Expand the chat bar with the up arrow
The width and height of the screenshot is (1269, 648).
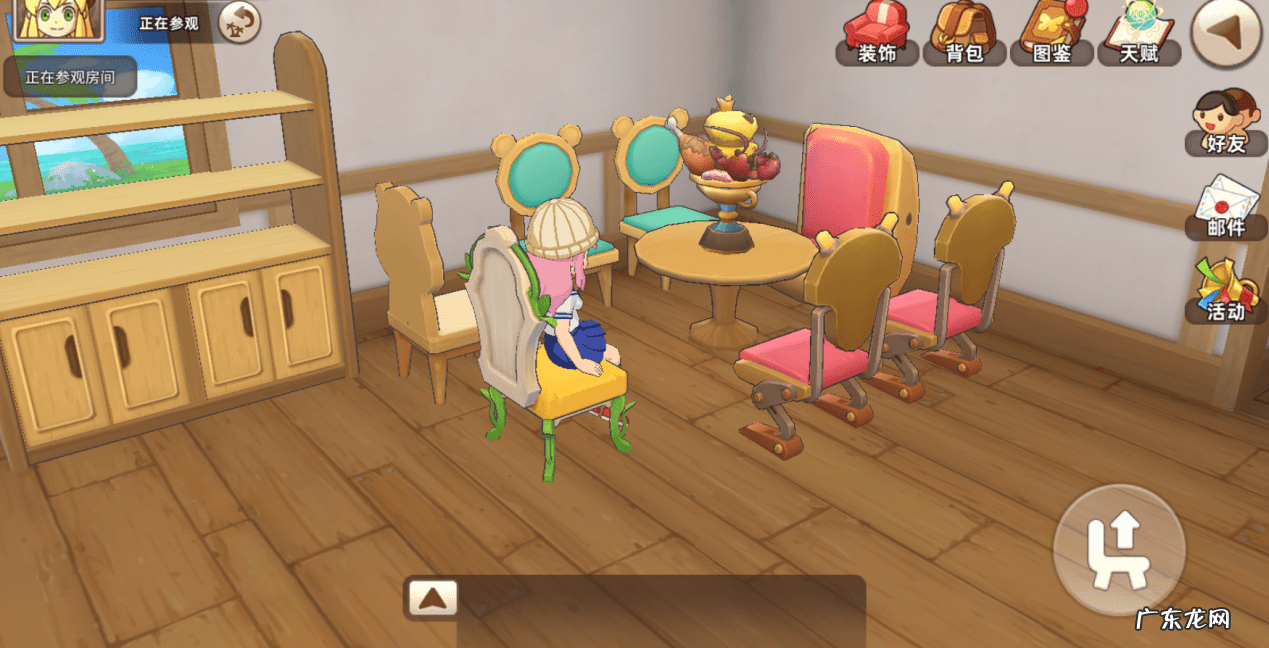click(432, 598)
